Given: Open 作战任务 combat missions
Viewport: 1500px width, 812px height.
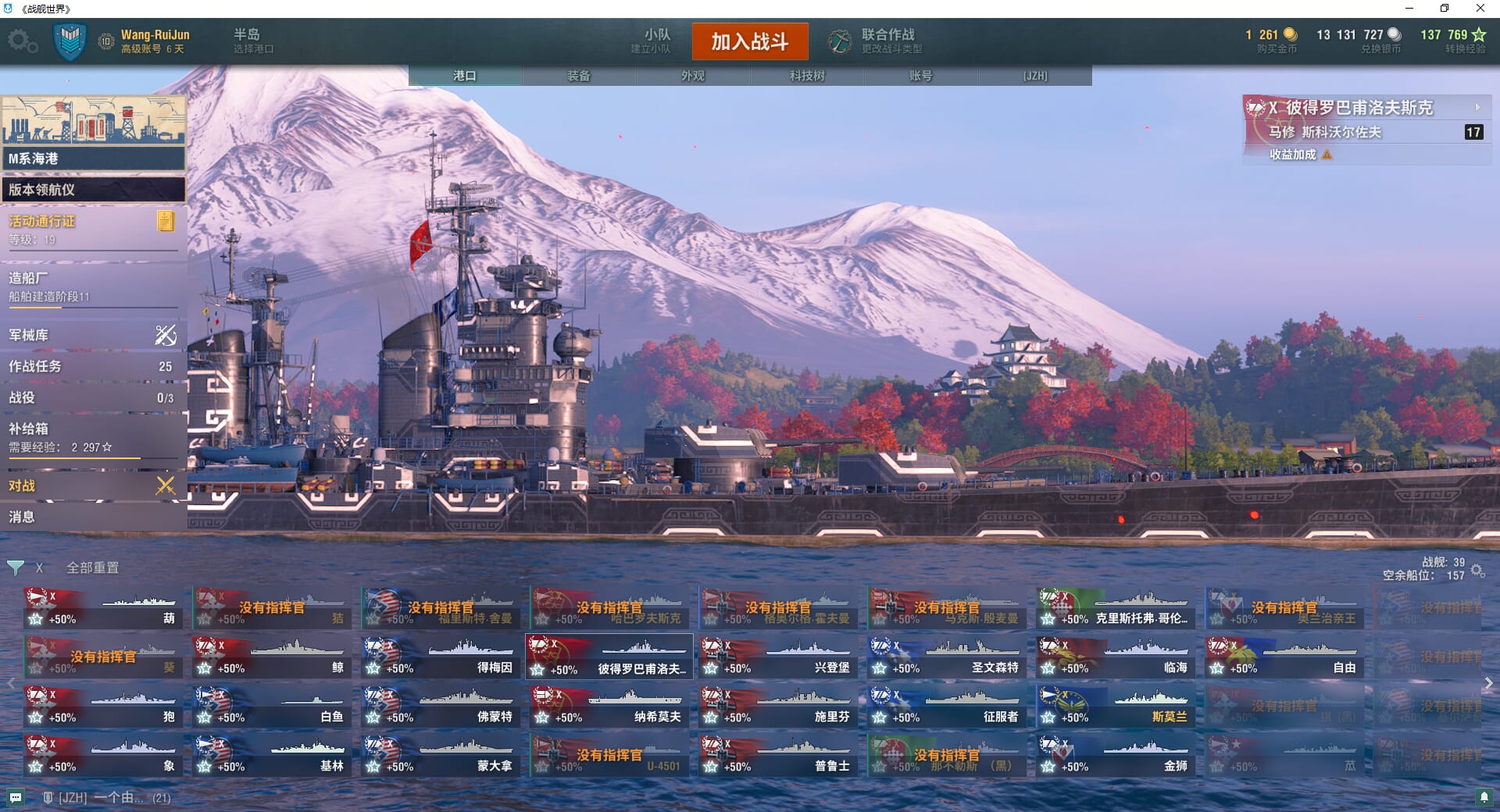Looking at the screenshot, I should [92, 366].
